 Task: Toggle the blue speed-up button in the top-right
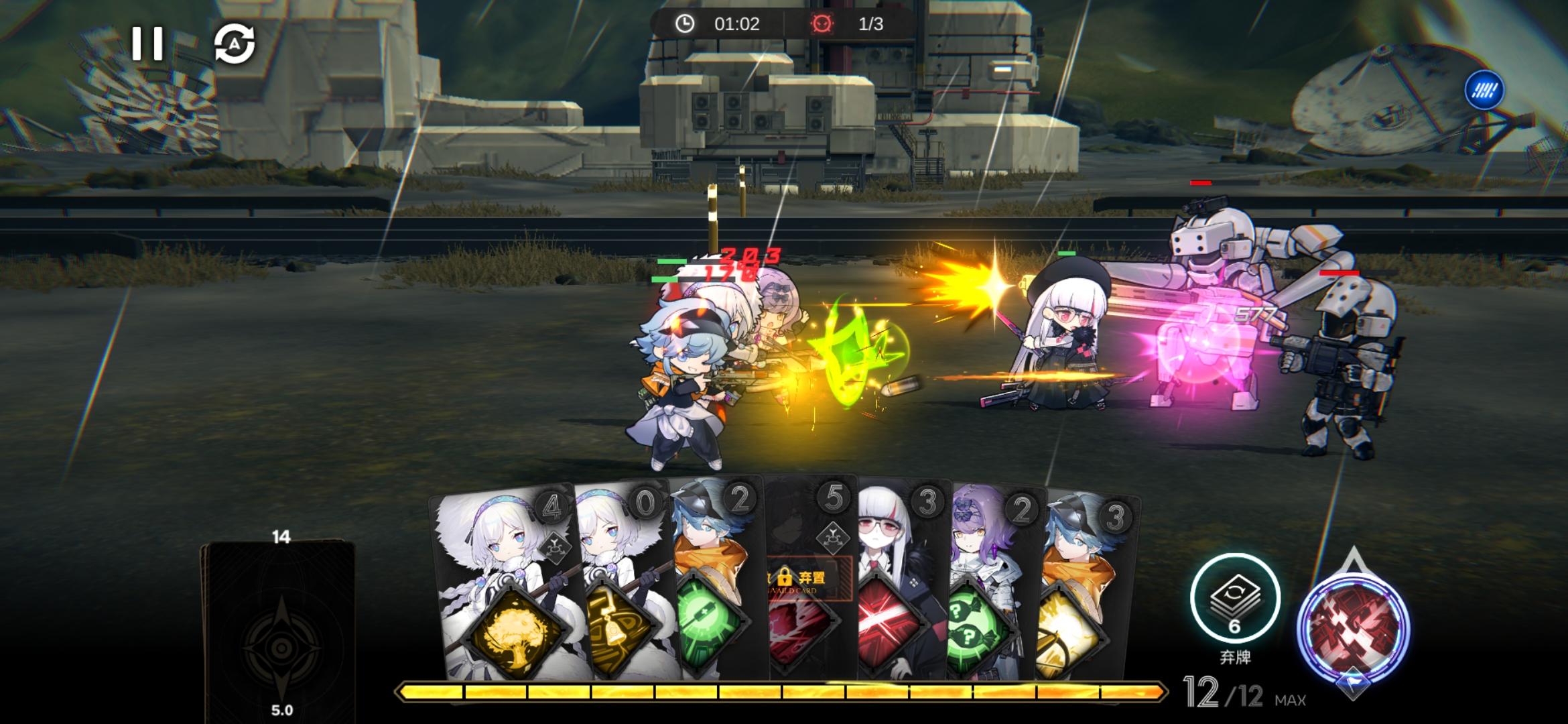tap(1485, 90)
